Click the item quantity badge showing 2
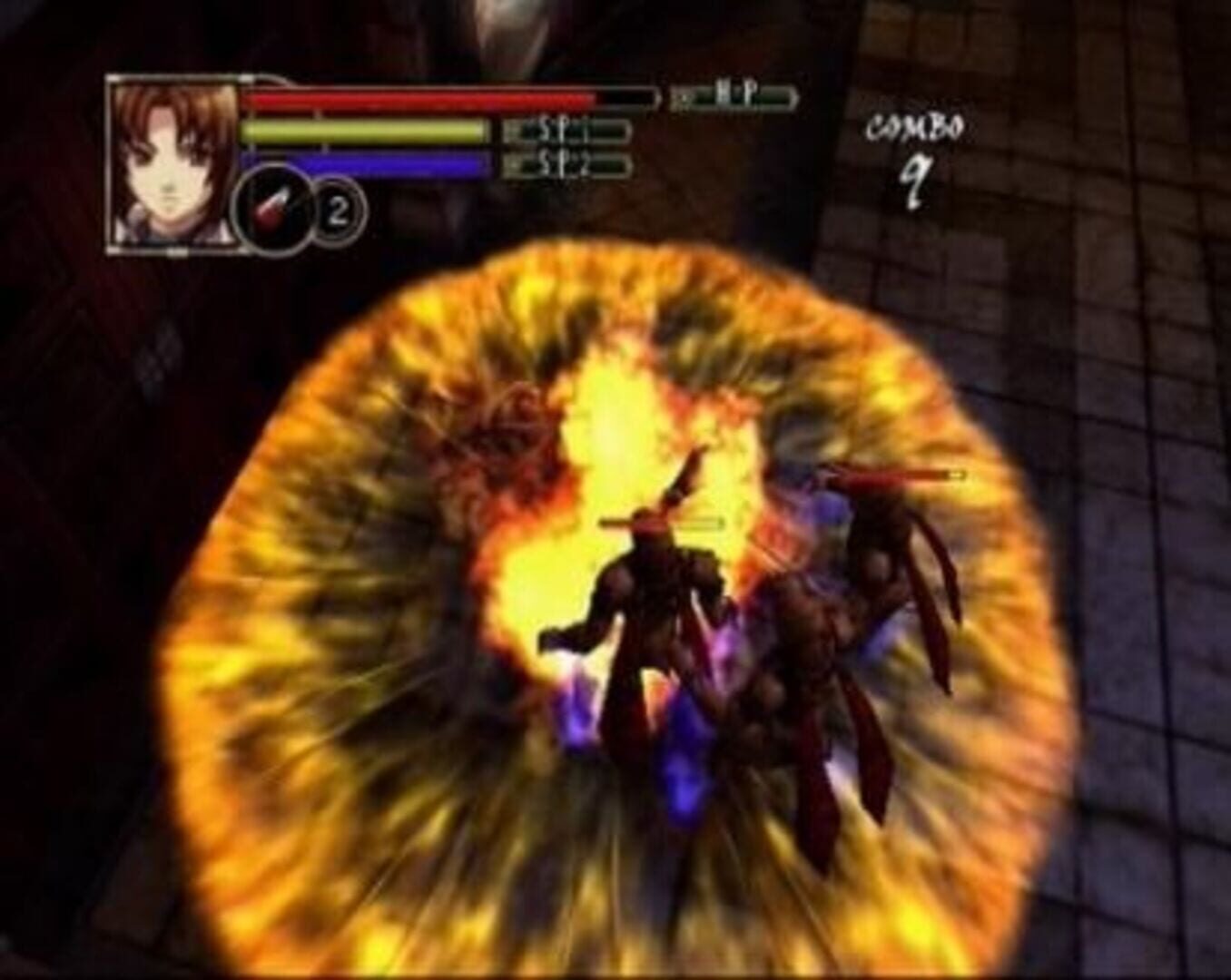 point(338,210)
